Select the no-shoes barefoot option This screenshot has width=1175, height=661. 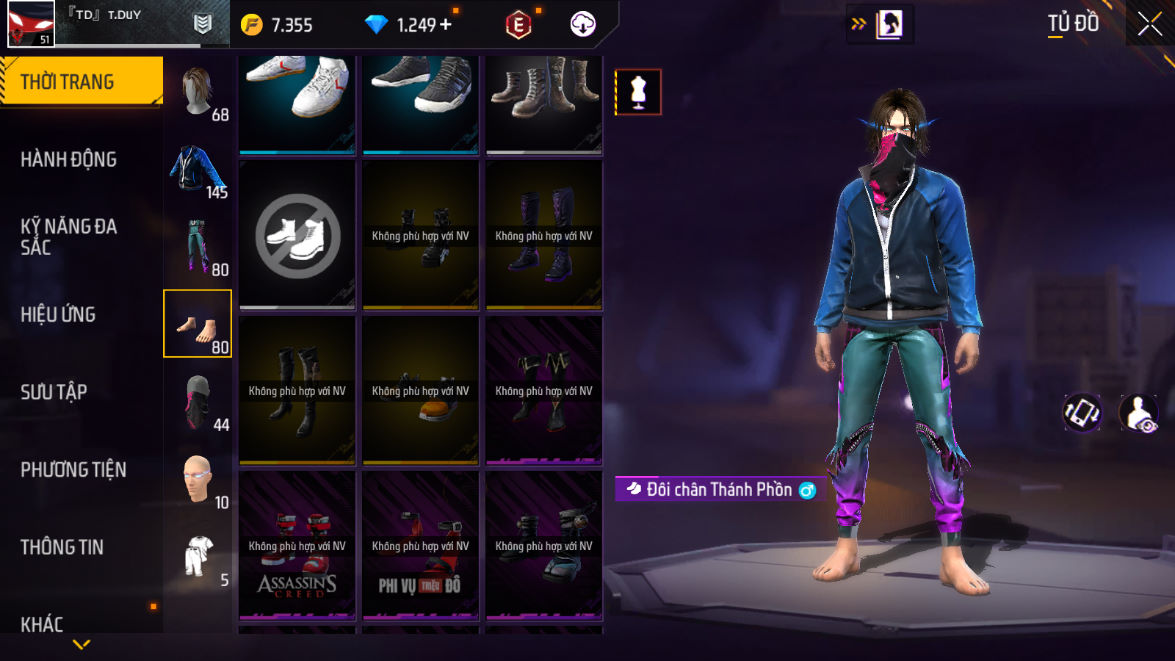point(297,236)
